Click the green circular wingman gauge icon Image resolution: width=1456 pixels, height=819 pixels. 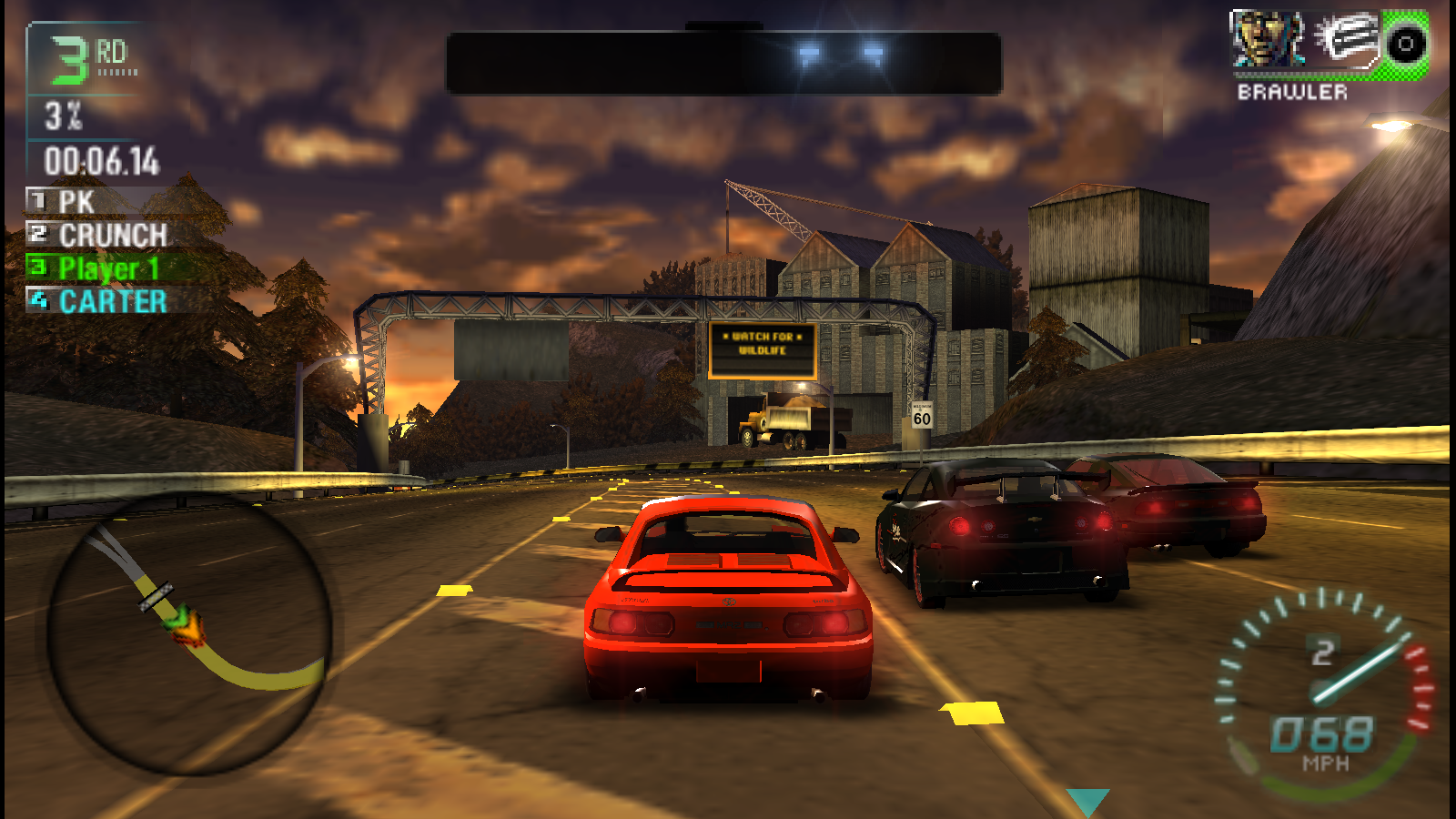(1405, 43)
